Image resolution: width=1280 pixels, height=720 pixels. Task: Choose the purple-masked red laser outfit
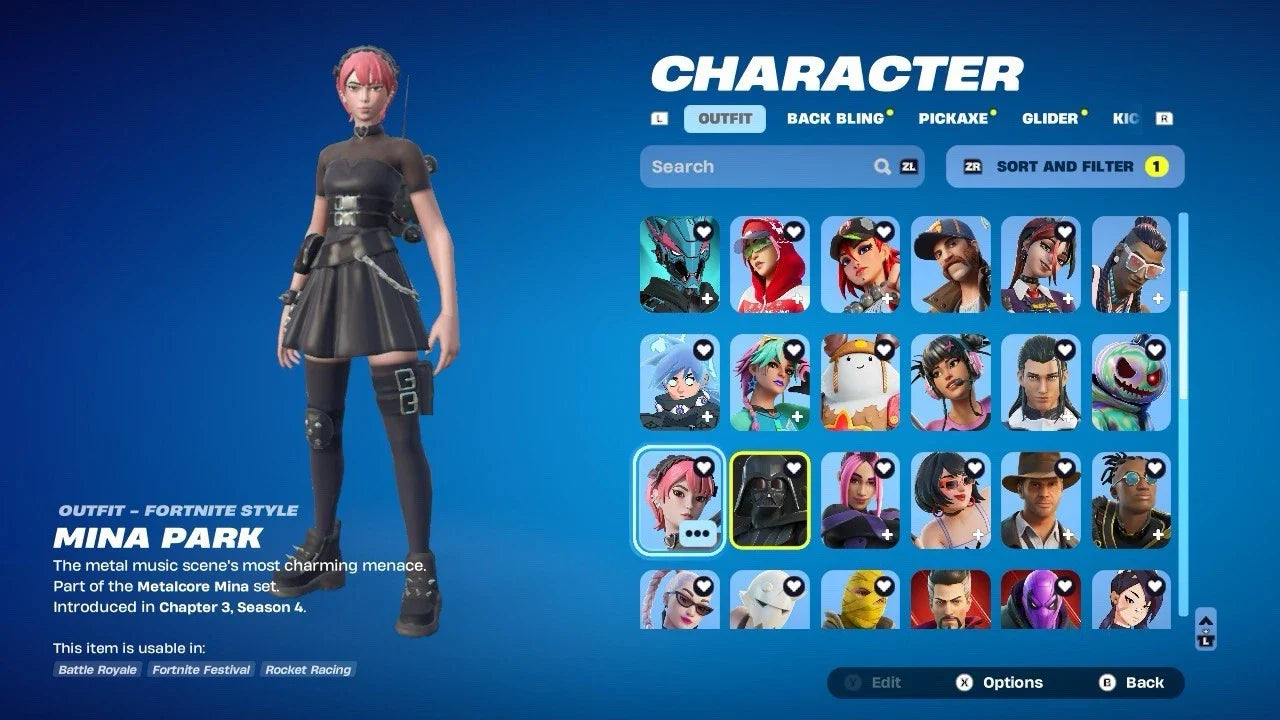pos(1040,600)
